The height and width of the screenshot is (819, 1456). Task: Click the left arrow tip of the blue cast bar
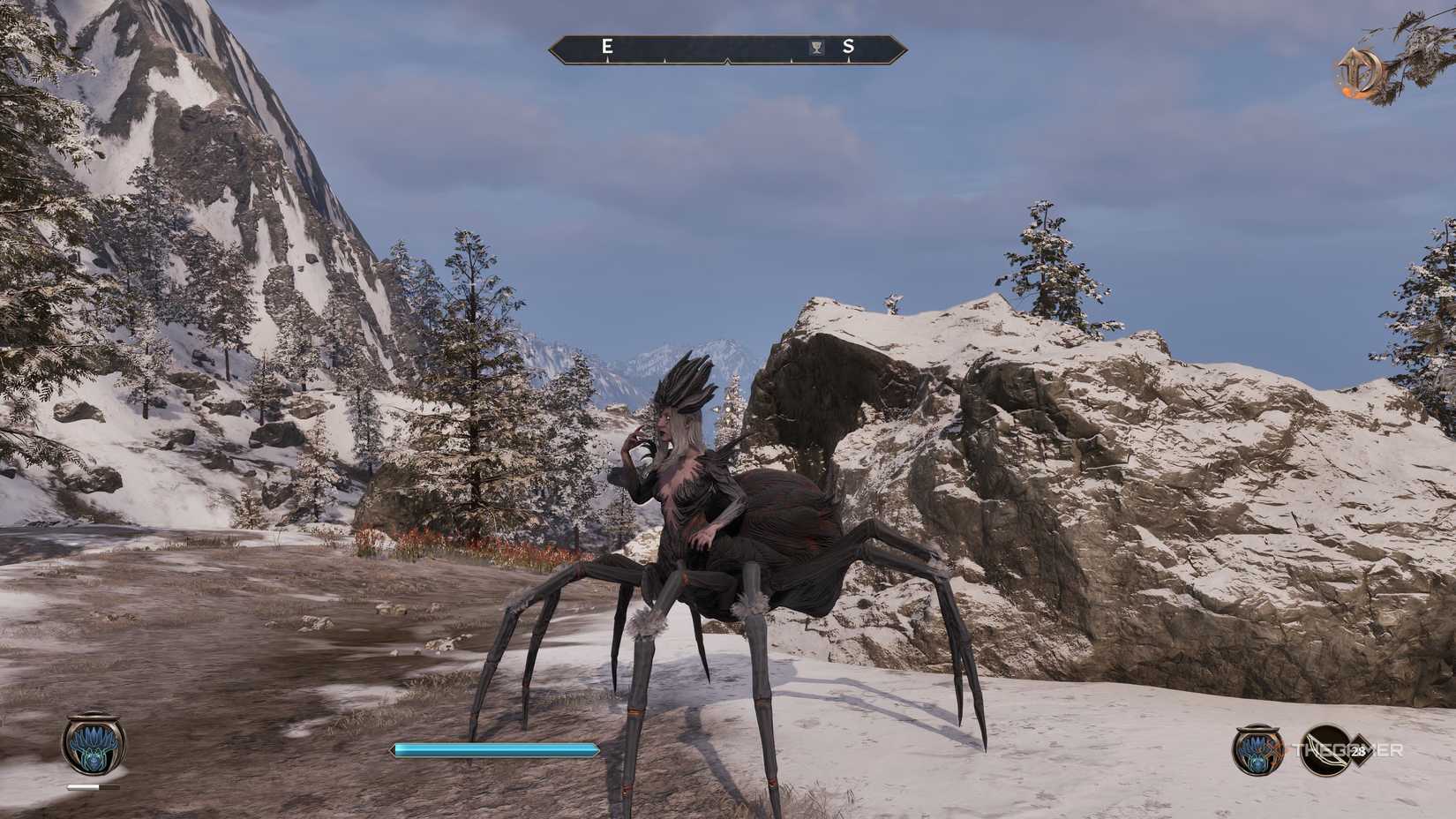point(393,748)
